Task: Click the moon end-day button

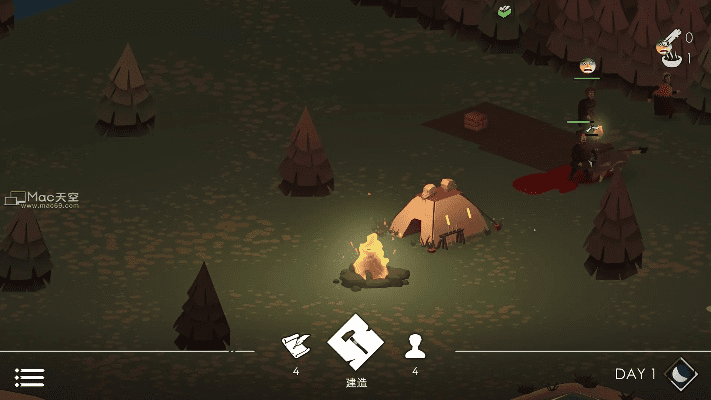Action: click(x=681, y=373)
